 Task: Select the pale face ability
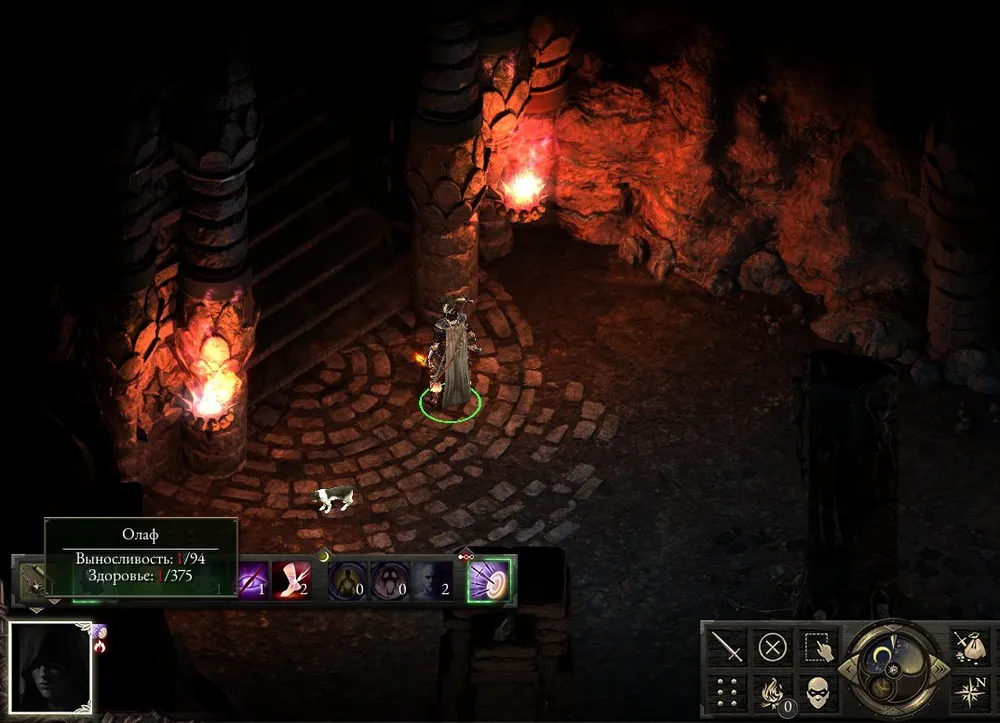pos(432,580)
